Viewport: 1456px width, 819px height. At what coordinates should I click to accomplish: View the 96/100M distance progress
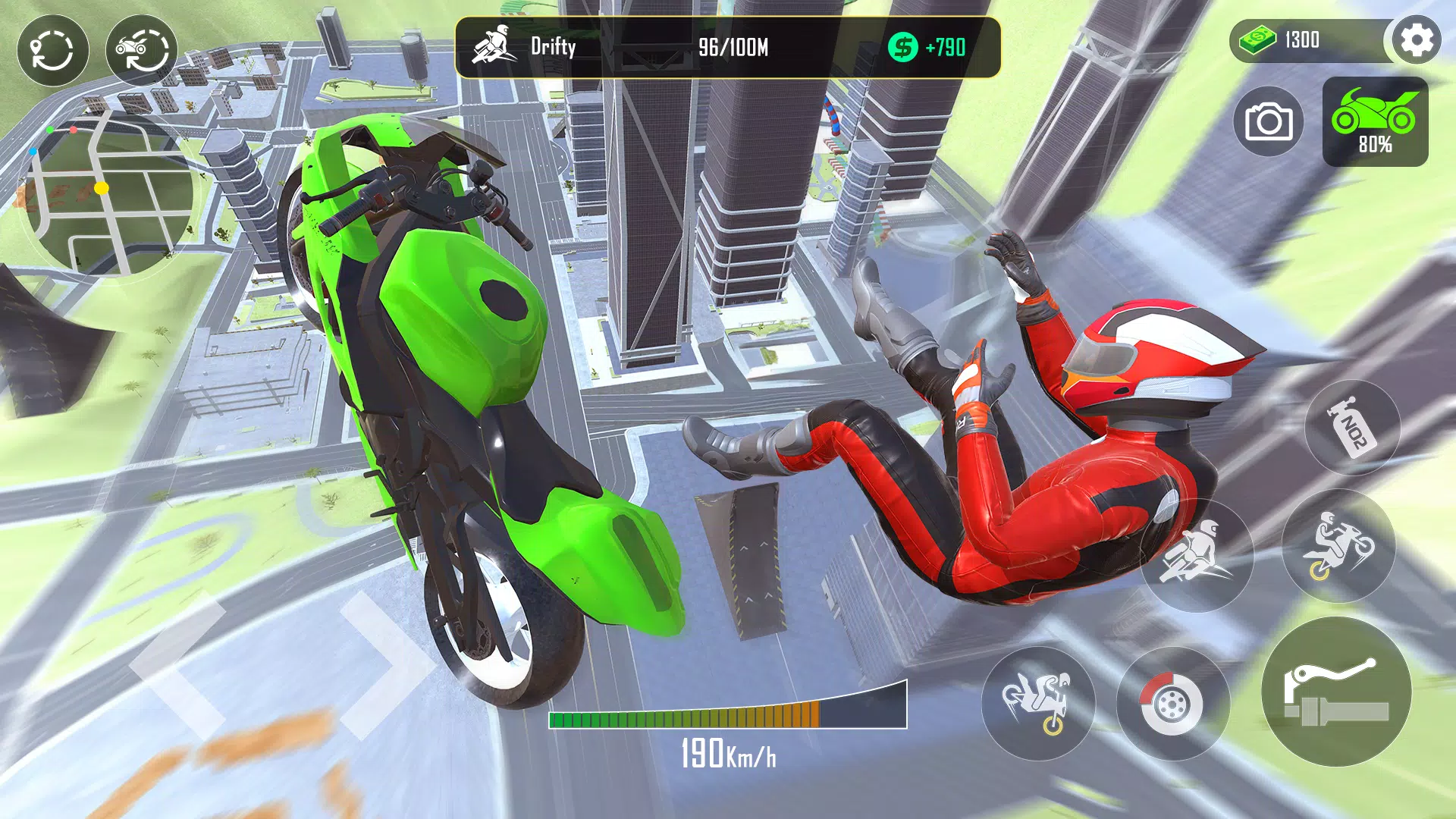pyautogui.click(x=730, y=48)
